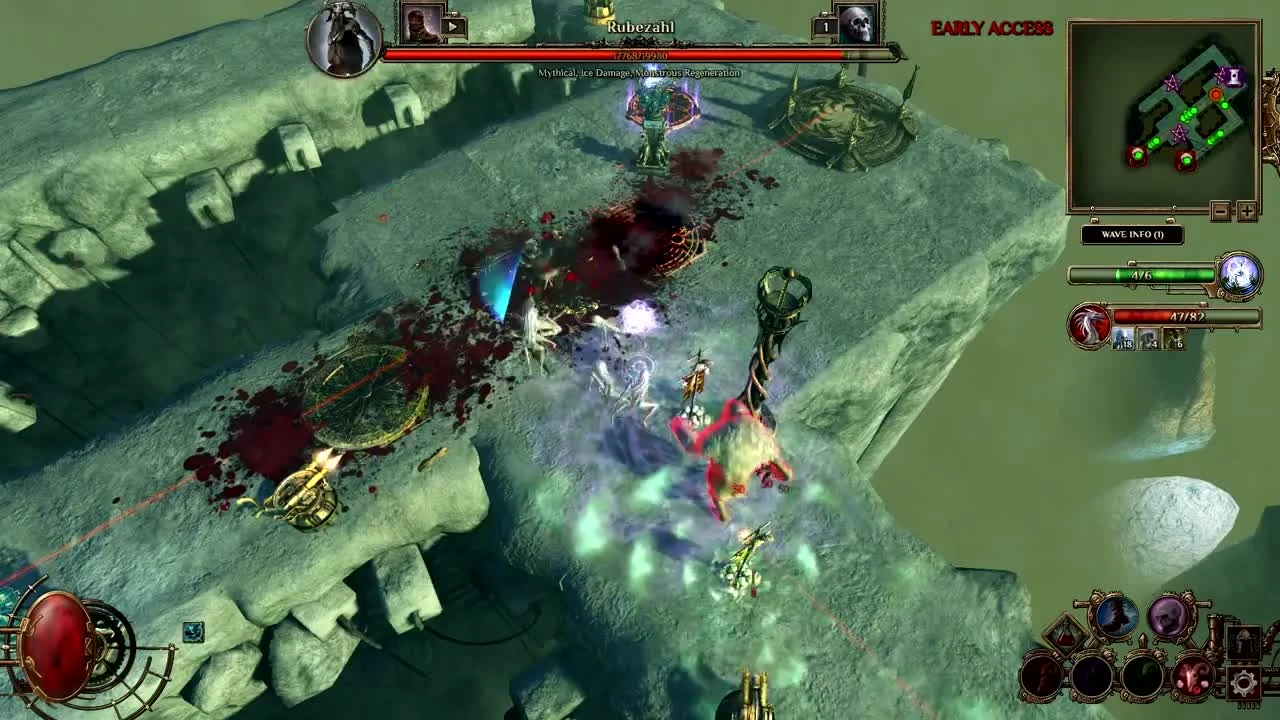Select the blue werewolf skill icon
Image resolution: width=1280 pixels, height=720 pixels.
(1117, 617)
